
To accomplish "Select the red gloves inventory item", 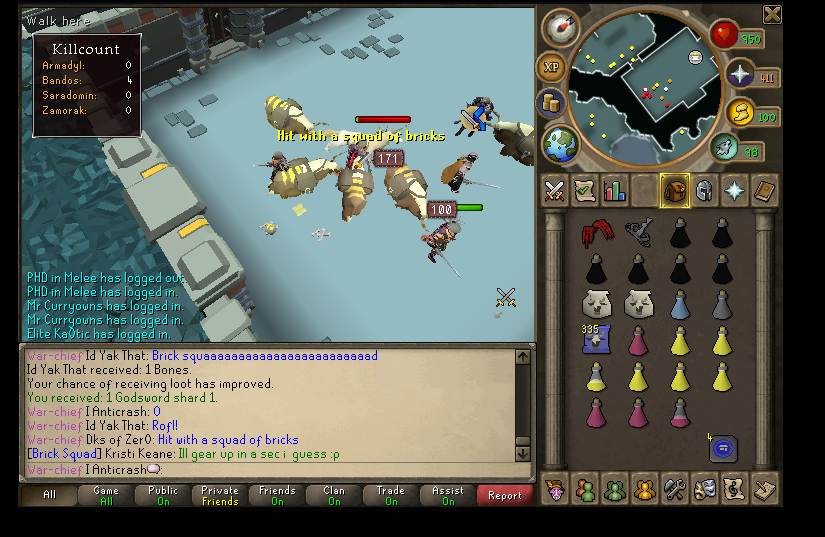I will pyautogui.click(x=596, y=233).
